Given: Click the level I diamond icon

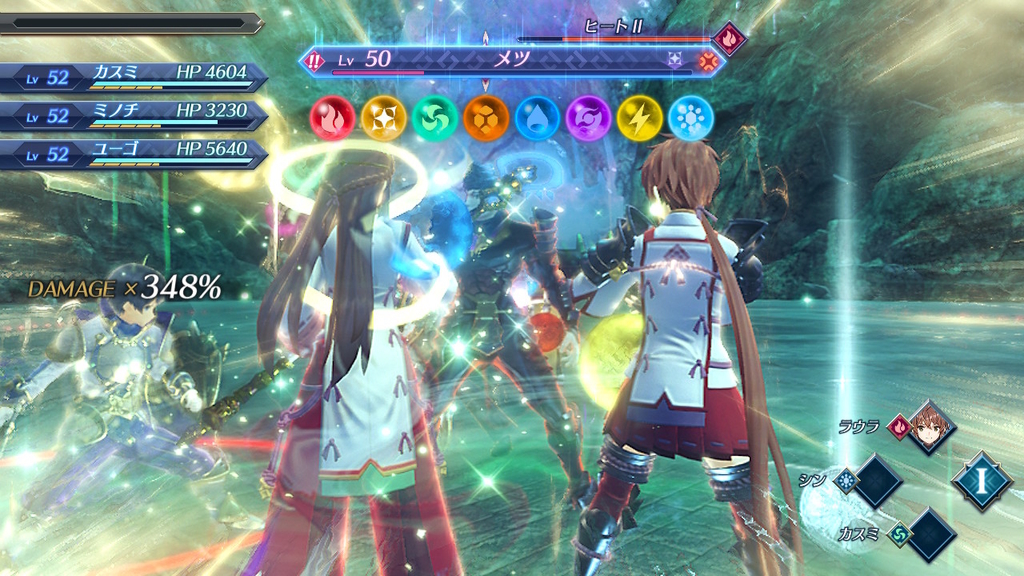Looking at the screenshot, I should [982, 482].
